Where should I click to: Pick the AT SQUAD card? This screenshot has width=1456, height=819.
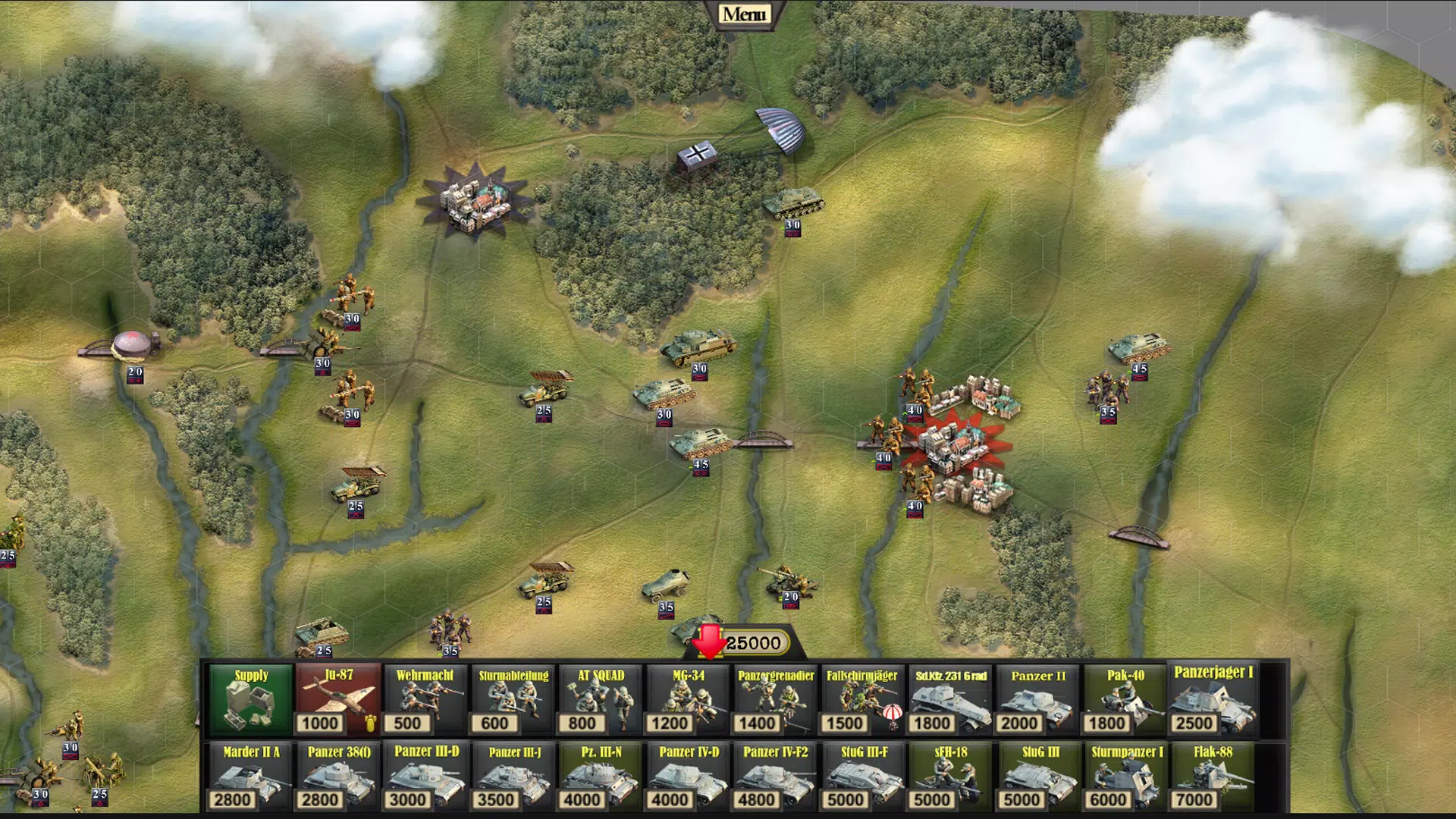(x=601, y=699)
